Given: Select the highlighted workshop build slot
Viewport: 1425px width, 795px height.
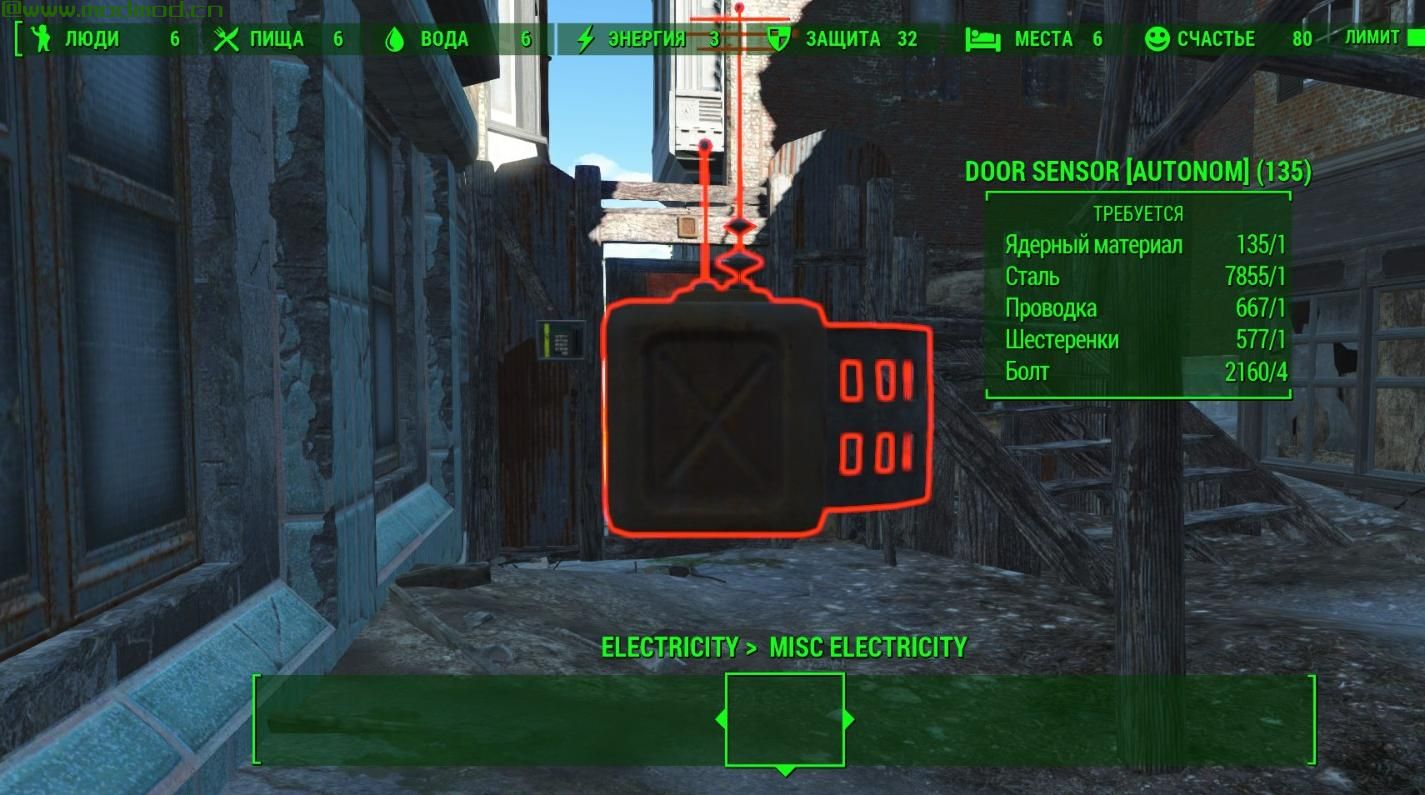Looking at the screenshot, I should click(x=785, y=719).
